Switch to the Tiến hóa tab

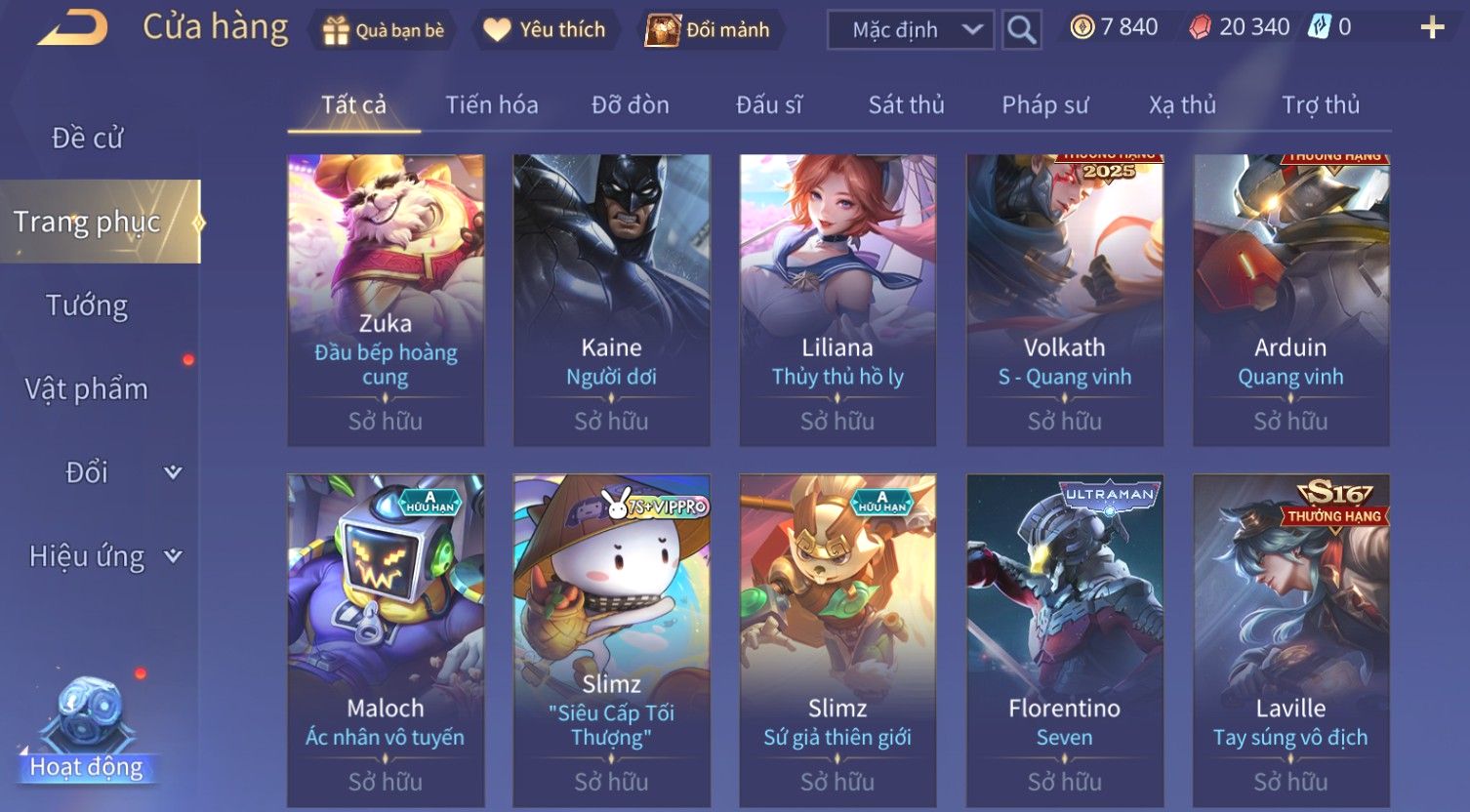(x=491, y=105)
